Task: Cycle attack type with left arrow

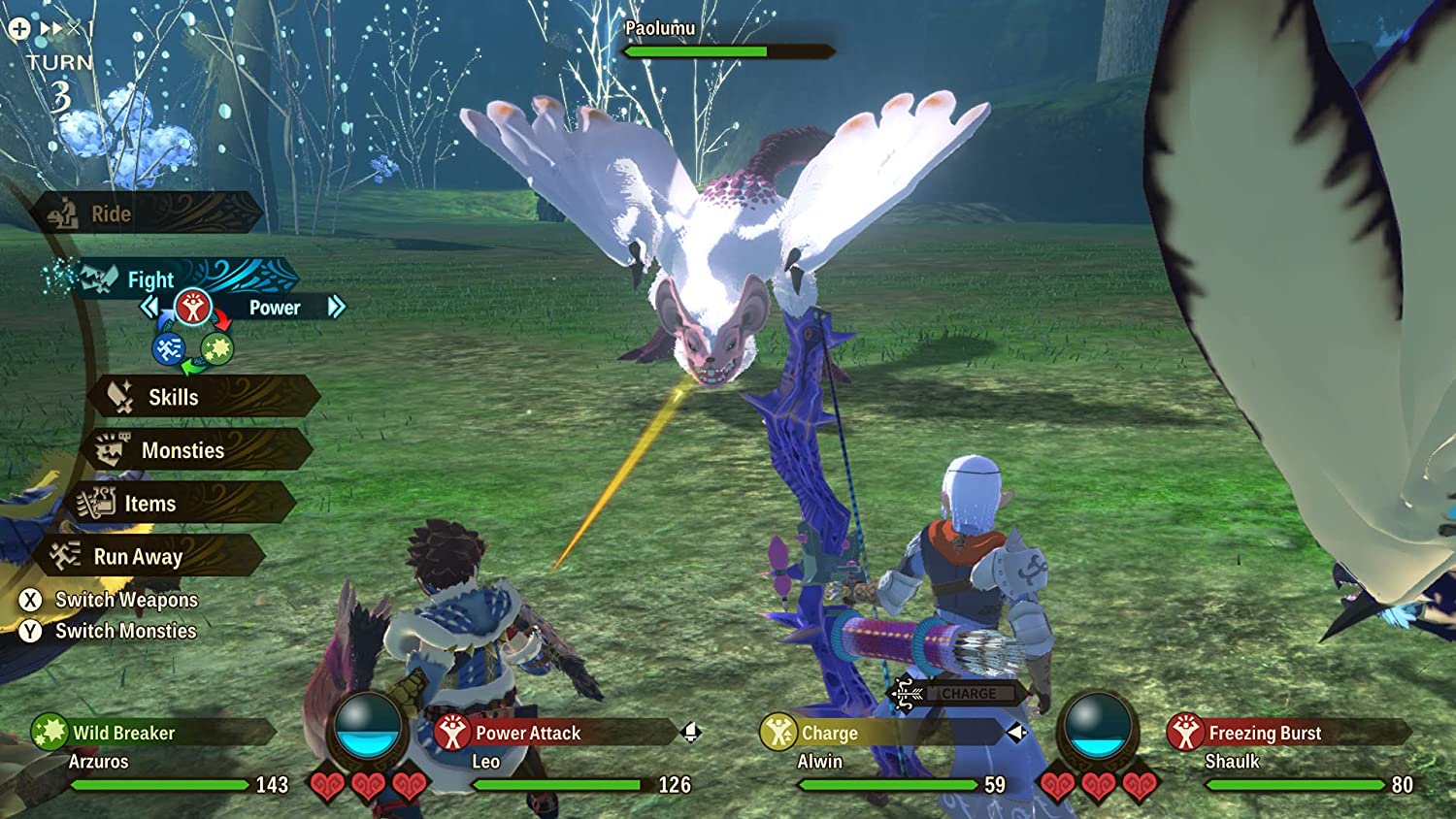Action: click(149, 308)
